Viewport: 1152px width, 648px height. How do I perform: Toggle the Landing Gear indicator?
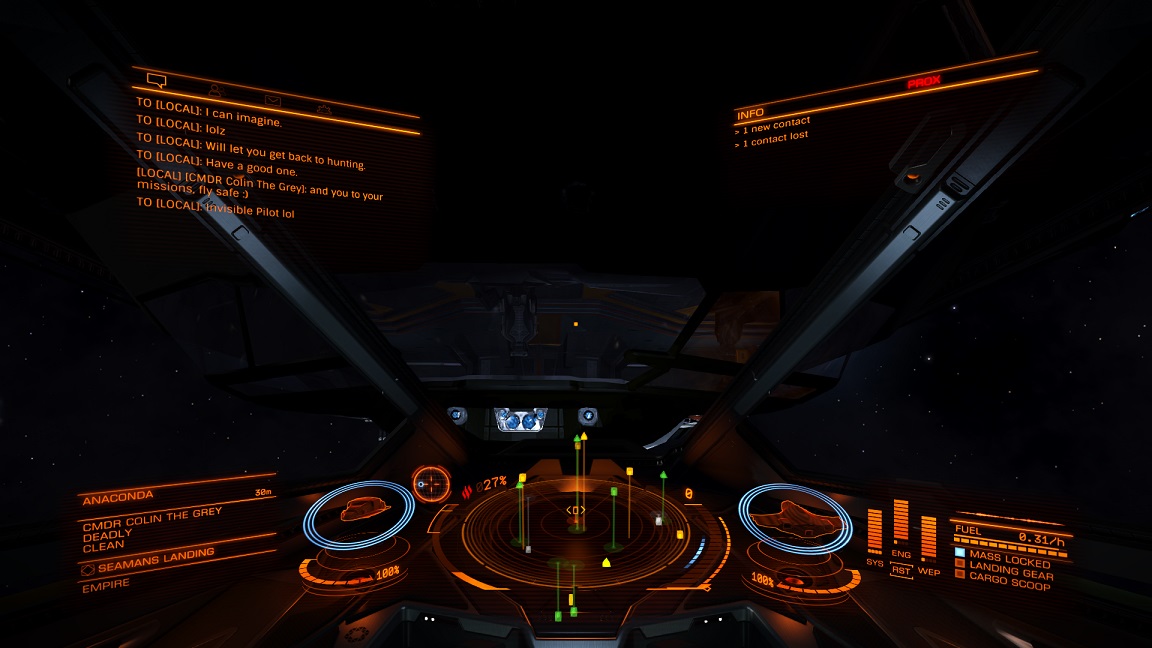pos(1003,574)
